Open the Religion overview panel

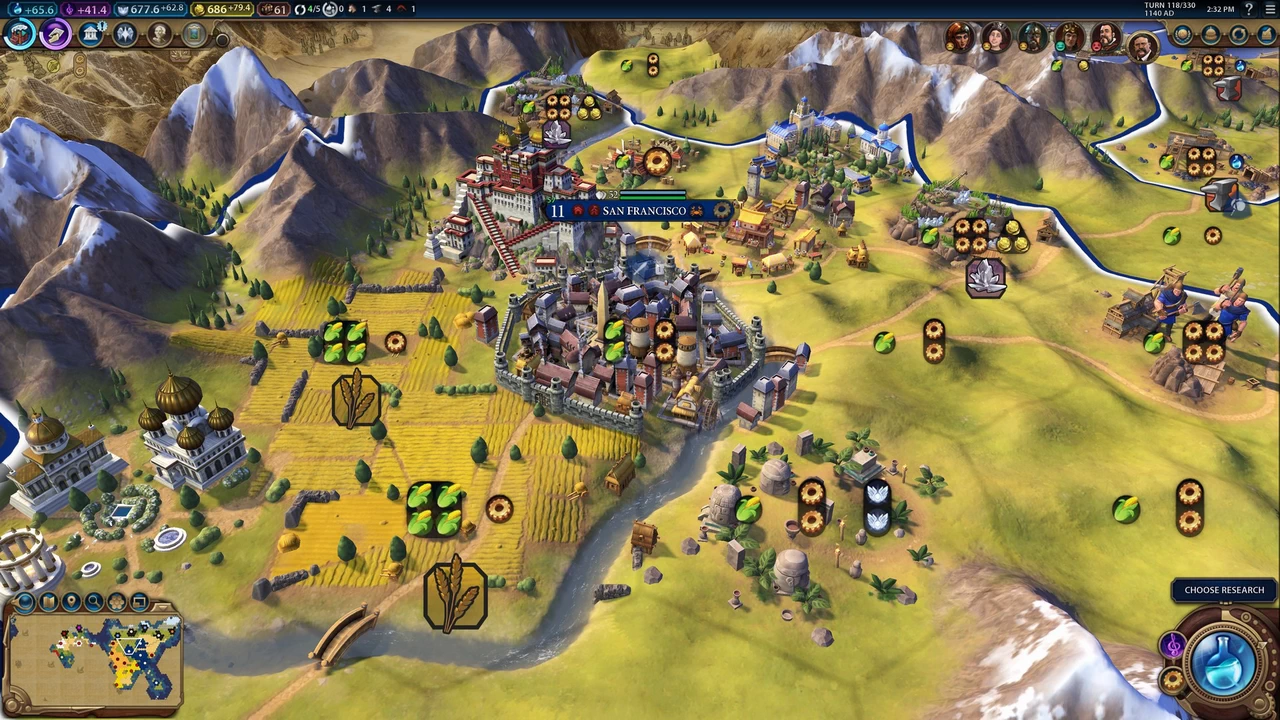[x=124, y=36]
